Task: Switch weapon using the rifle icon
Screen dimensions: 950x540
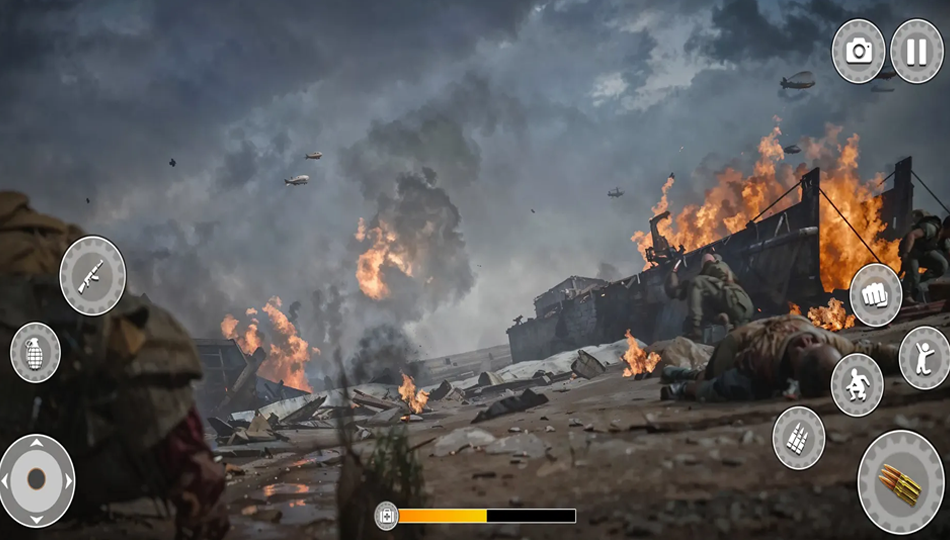Action: (93, 275)
